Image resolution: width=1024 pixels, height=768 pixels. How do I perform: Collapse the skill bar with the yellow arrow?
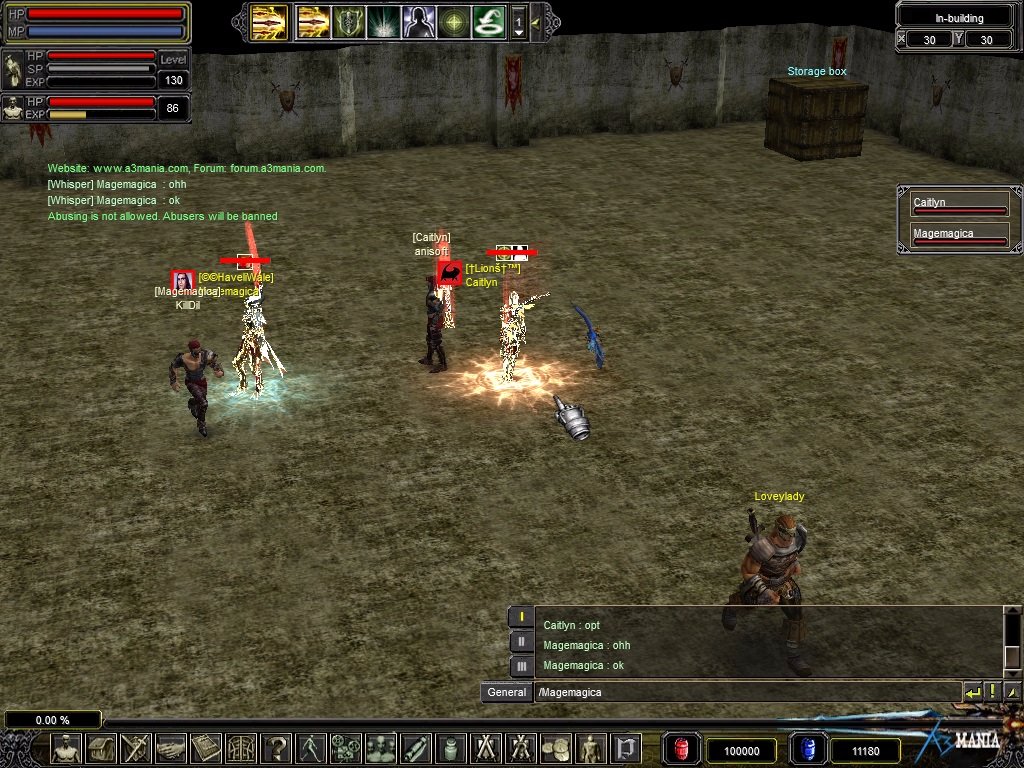tap(537, 21)
